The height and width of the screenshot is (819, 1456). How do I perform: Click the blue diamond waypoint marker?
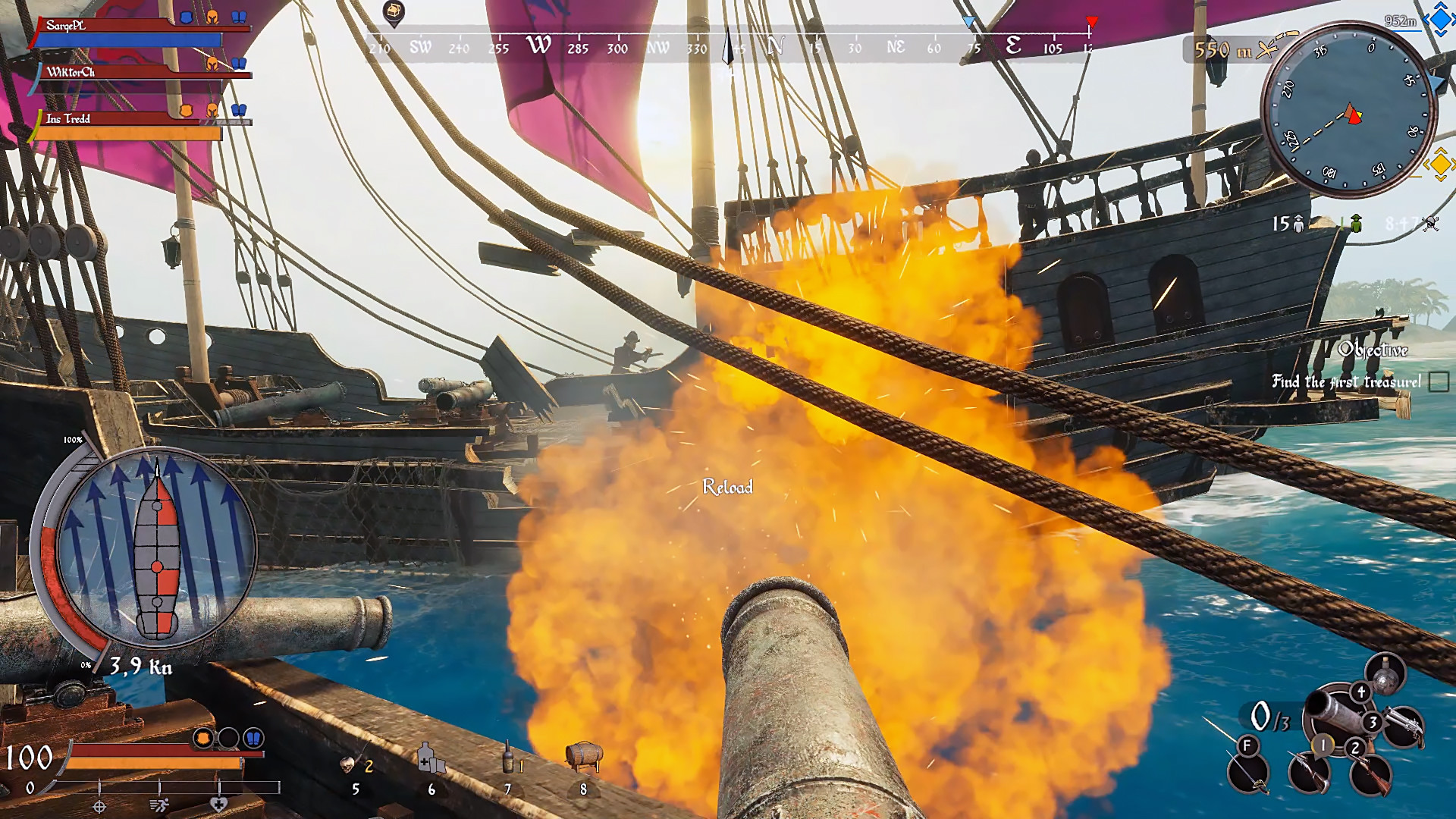pyautogui.click(x=1439, y=20)
